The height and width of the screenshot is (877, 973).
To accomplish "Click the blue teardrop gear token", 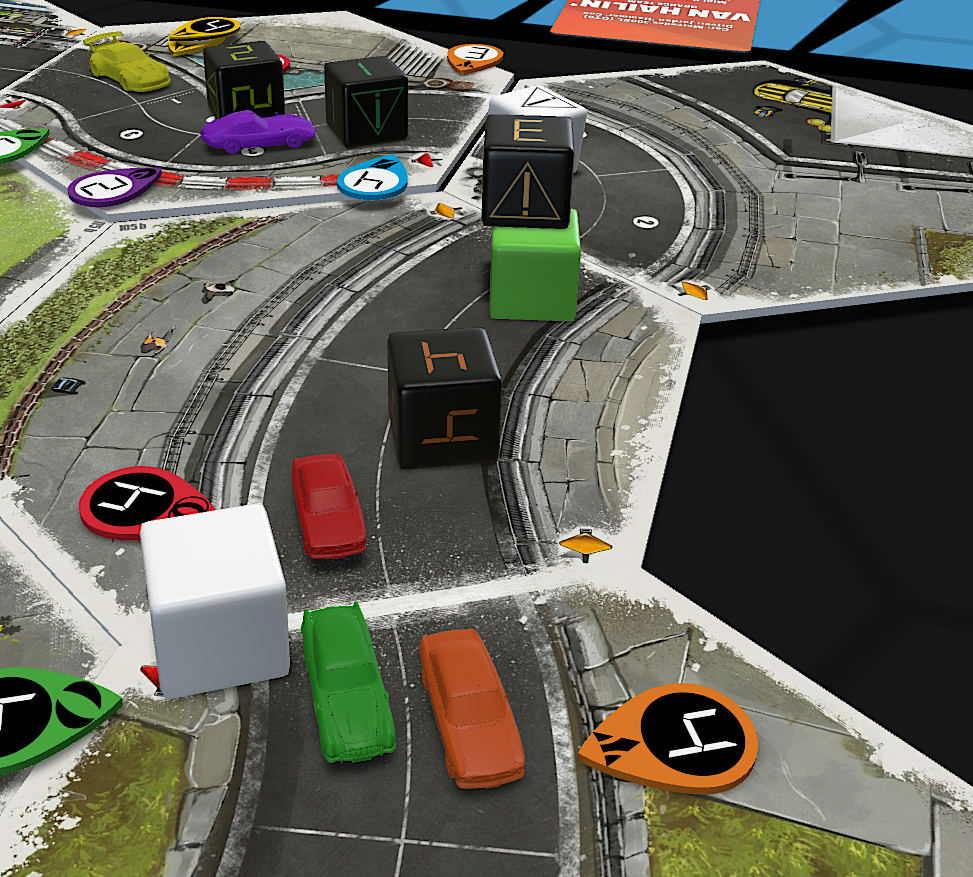I will 372,178.
